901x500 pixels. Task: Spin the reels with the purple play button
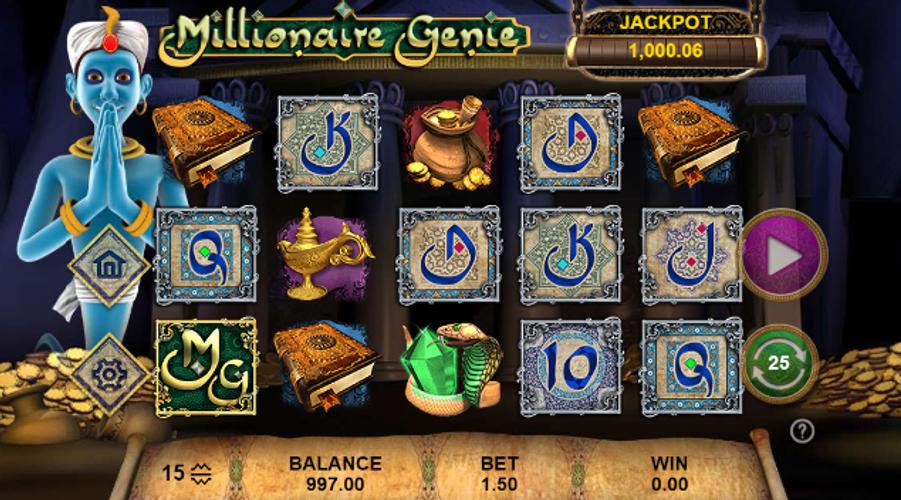(x=784, y=255)
